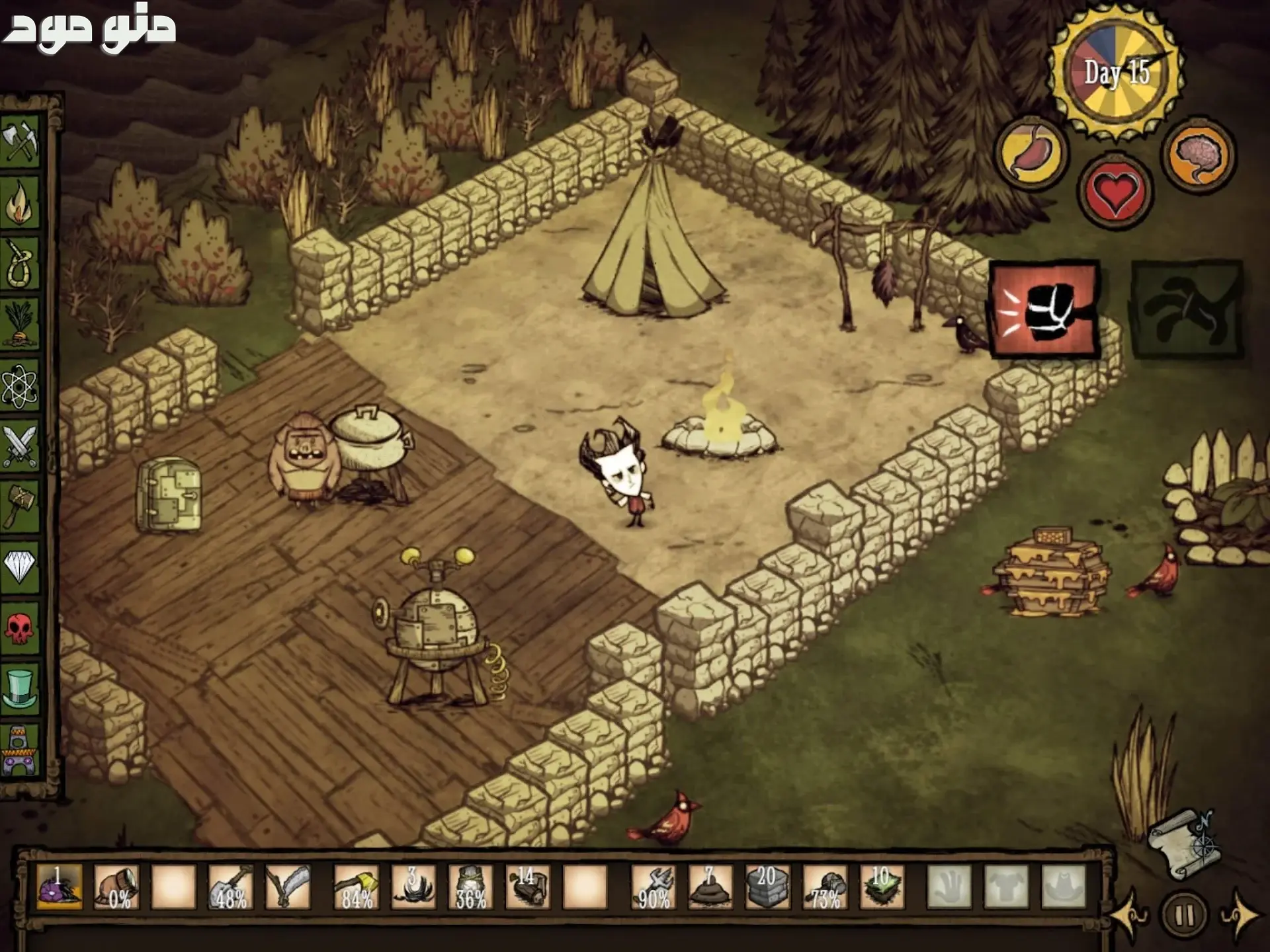1270x952 pixels.
Task: Open the Dress top hat tab
Action: [x=20, y=688]
